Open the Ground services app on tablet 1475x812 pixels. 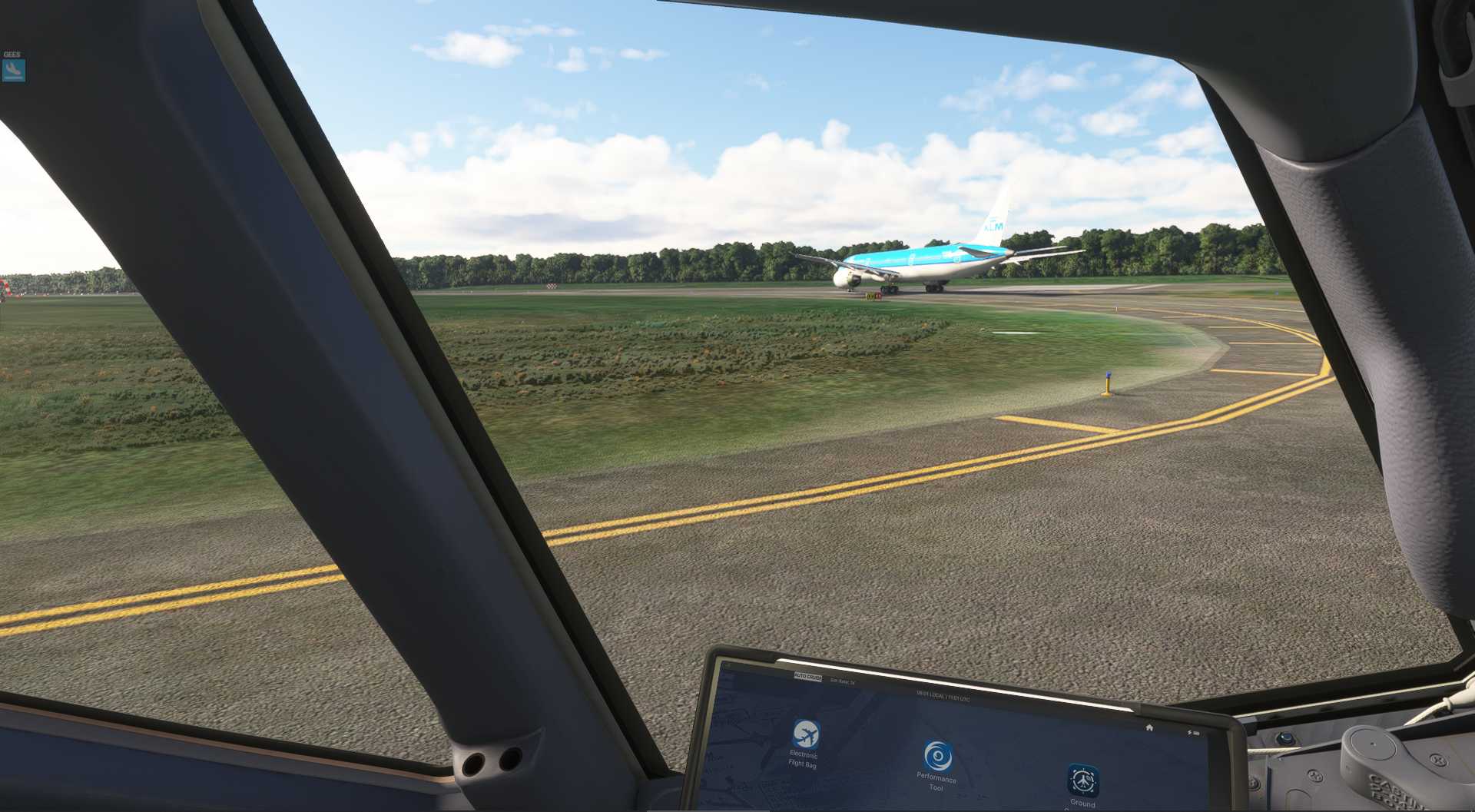(1082, 781)
